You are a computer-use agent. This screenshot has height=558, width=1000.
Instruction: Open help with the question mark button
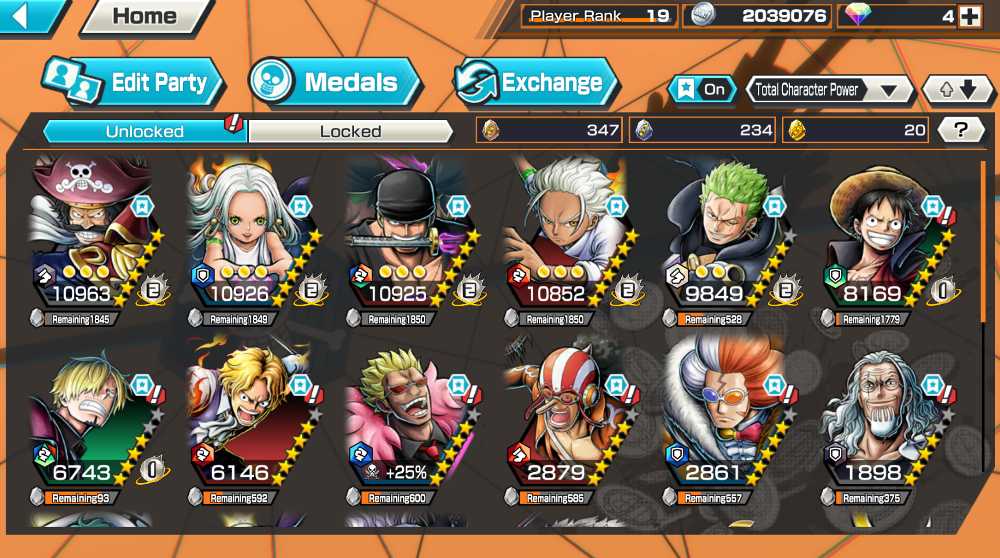(961, 129)
